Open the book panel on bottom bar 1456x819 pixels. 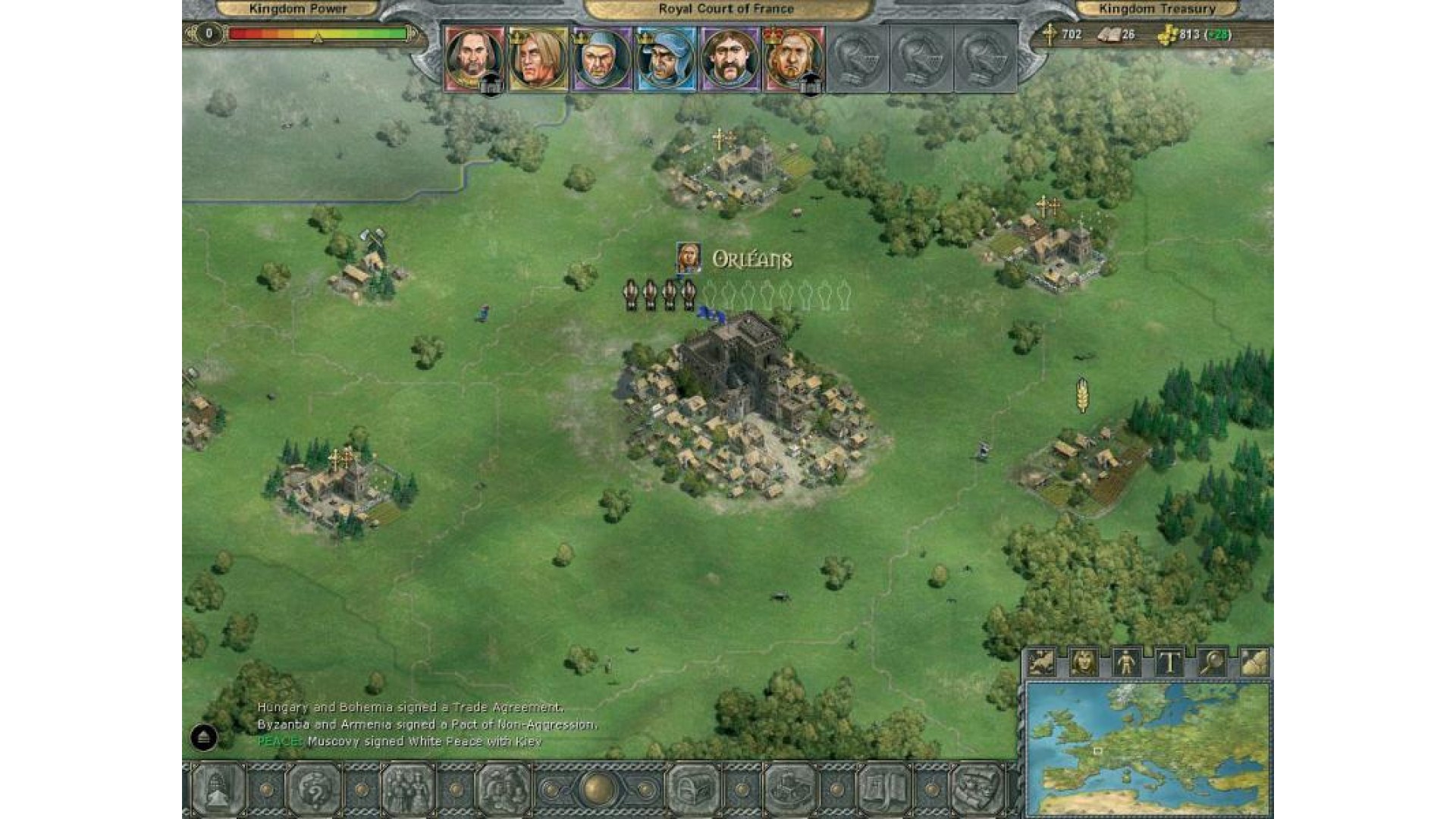[x=883, y=790]
